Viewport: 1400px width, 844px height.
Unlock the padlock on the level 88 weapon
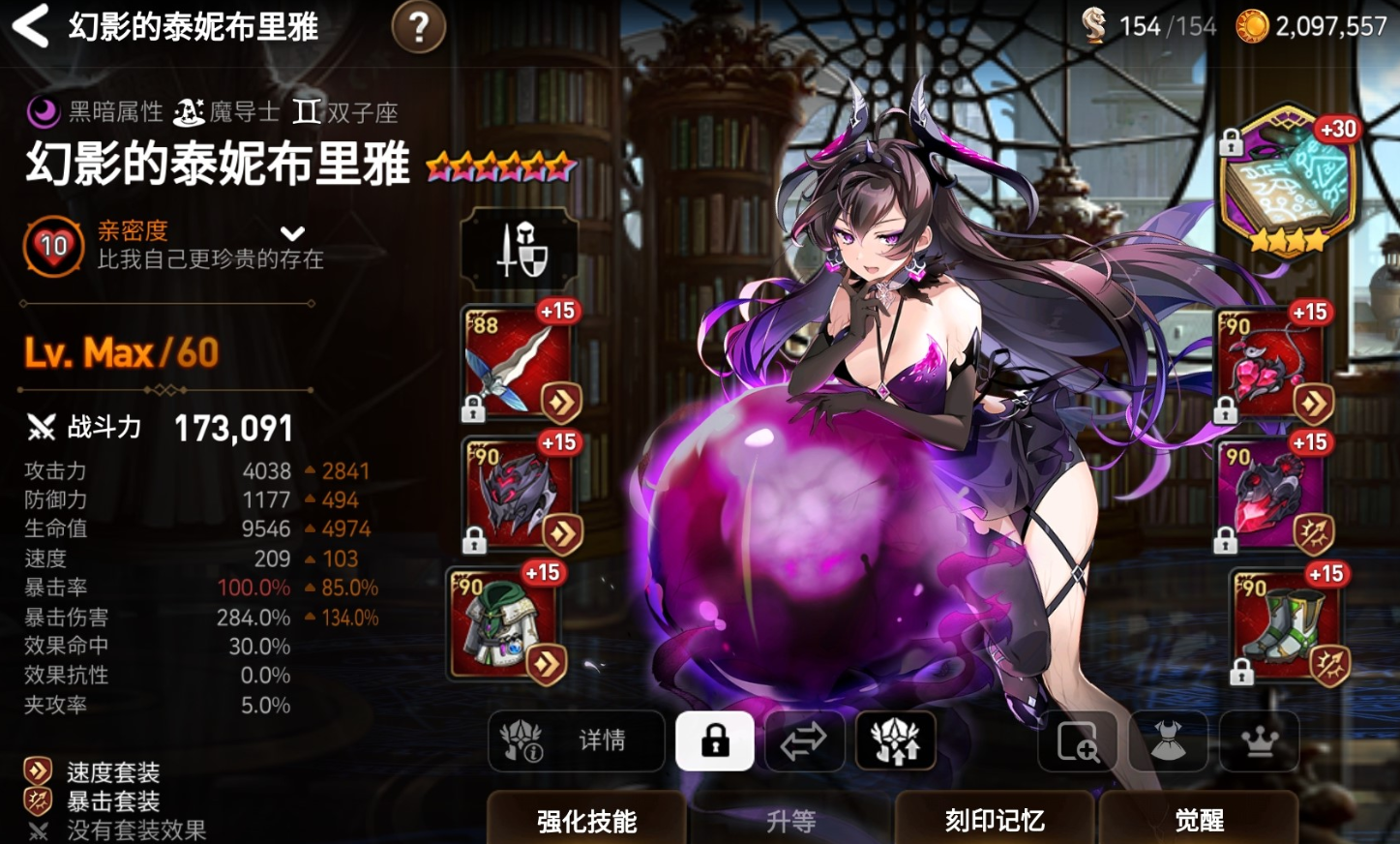(473, 407)
